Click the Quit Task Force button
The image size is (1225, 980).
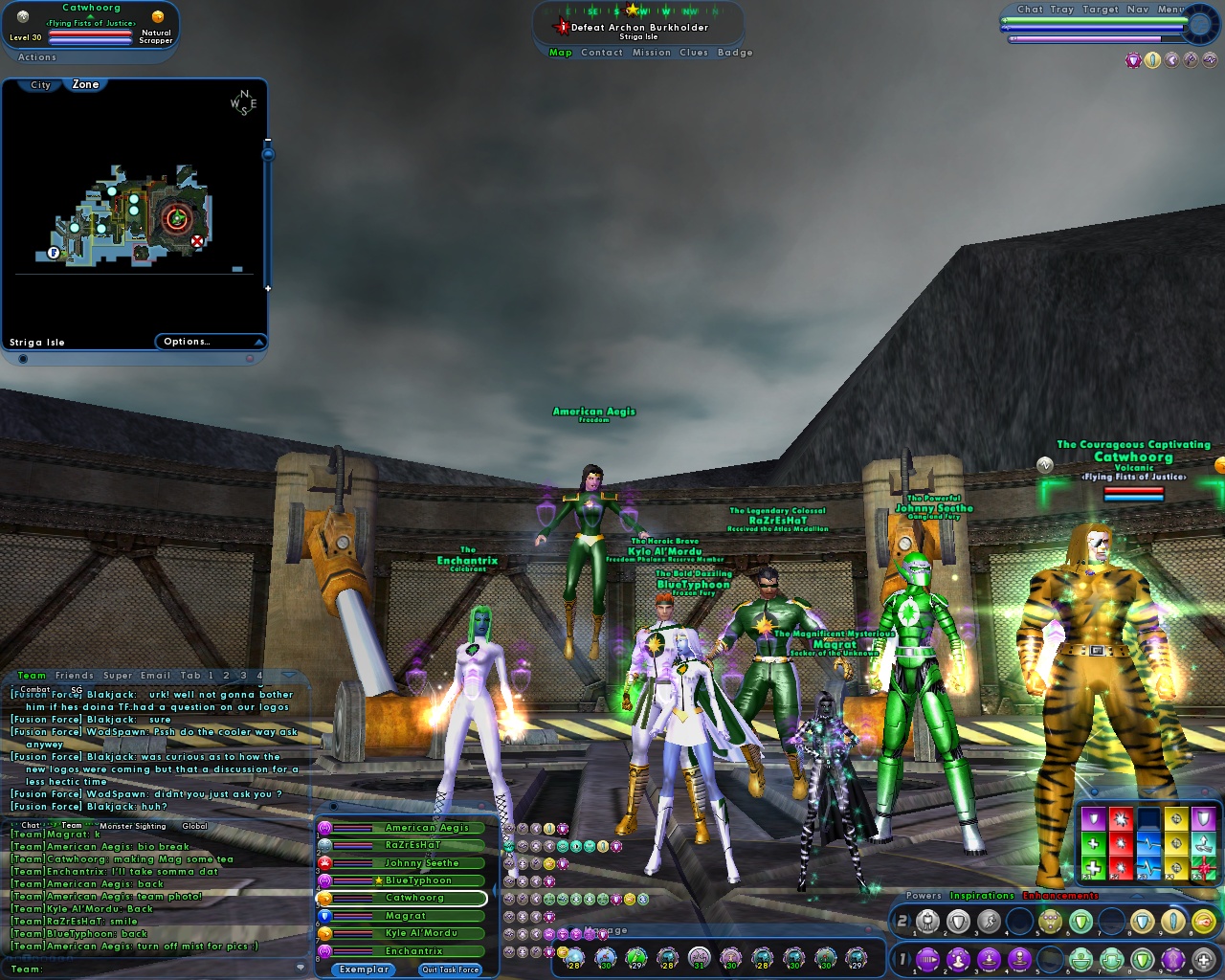[450, 969]
